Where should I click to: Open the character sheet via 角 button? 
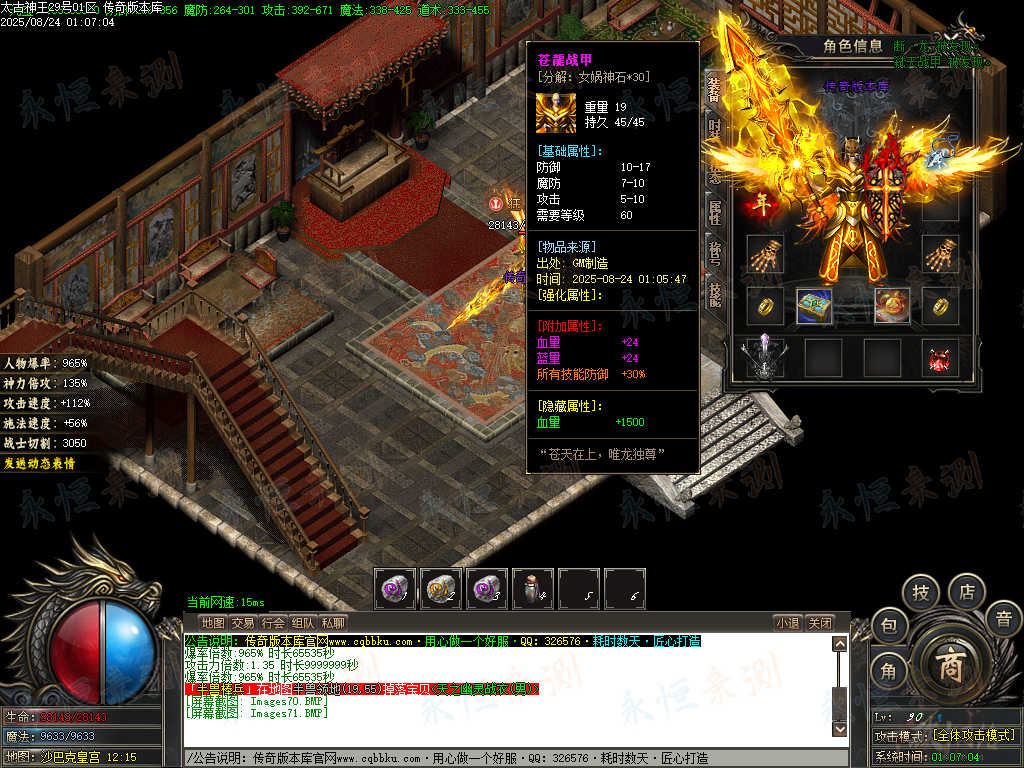[888, 671]
